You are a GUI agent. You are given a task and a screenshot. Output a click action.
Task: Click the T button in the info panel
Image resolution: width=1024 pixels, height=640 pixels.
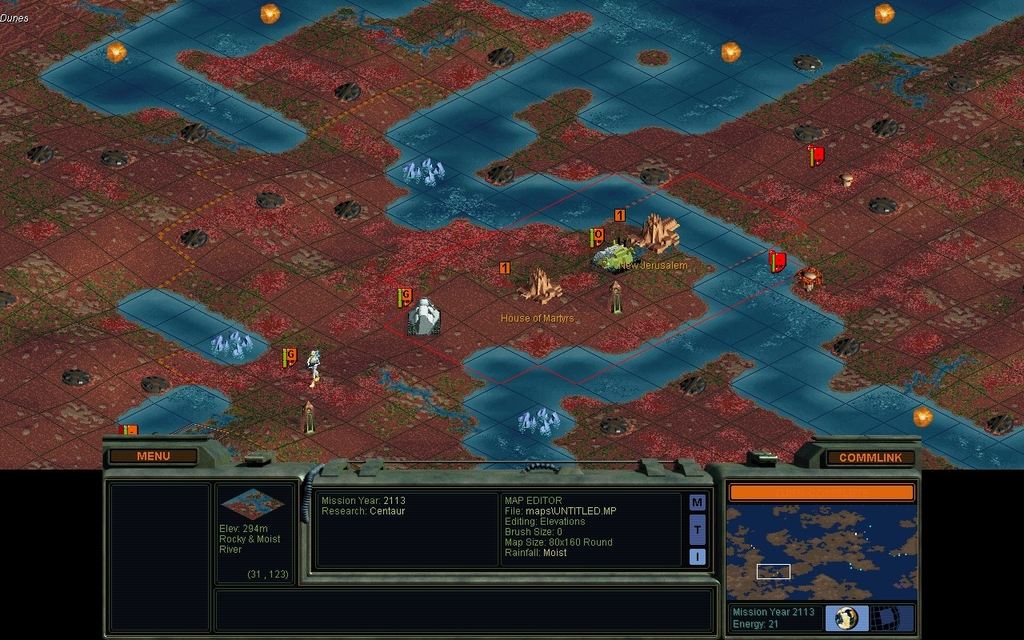[x=697, y=529]
